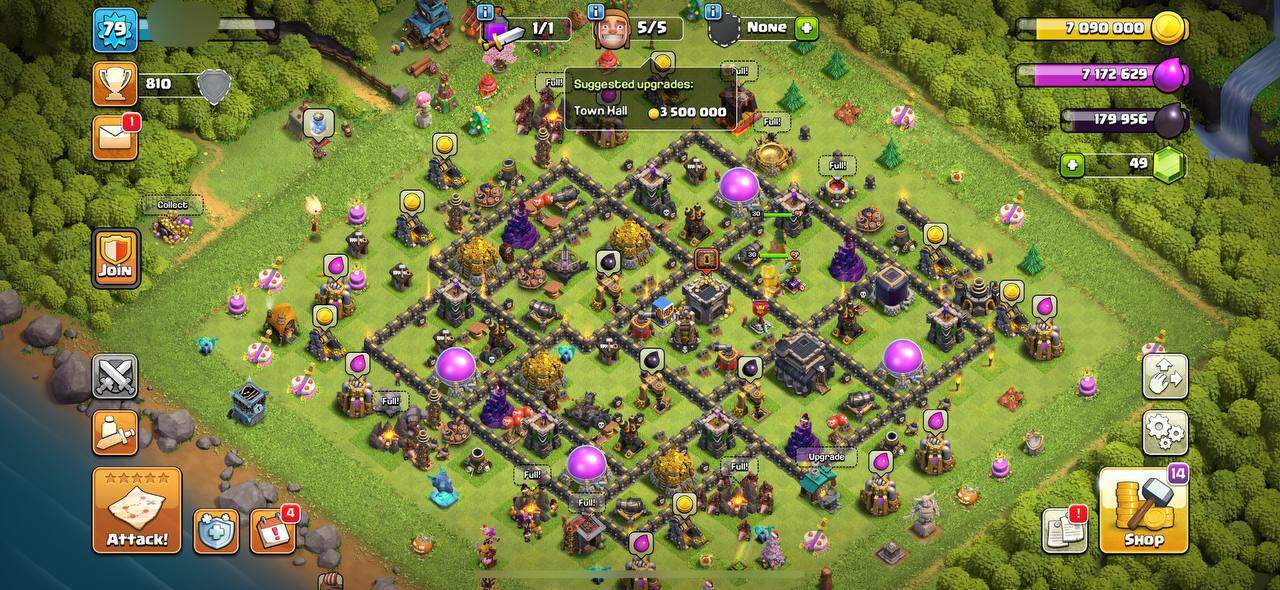Show info for the 5/5 builders
This screenshot has height=590, width=1280.
(x=595, y=11)
